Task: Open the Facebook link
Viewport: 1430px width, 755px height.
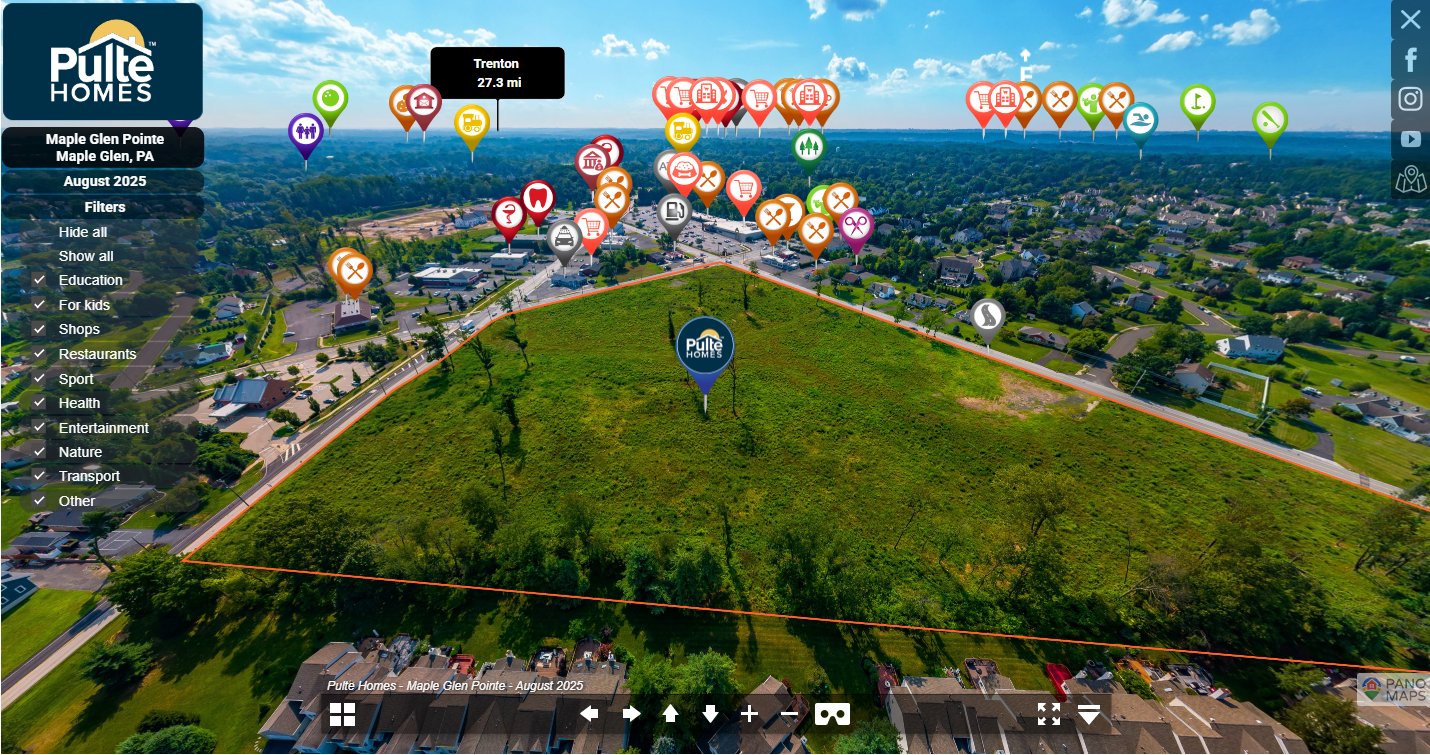Action: coord(1410,60)
